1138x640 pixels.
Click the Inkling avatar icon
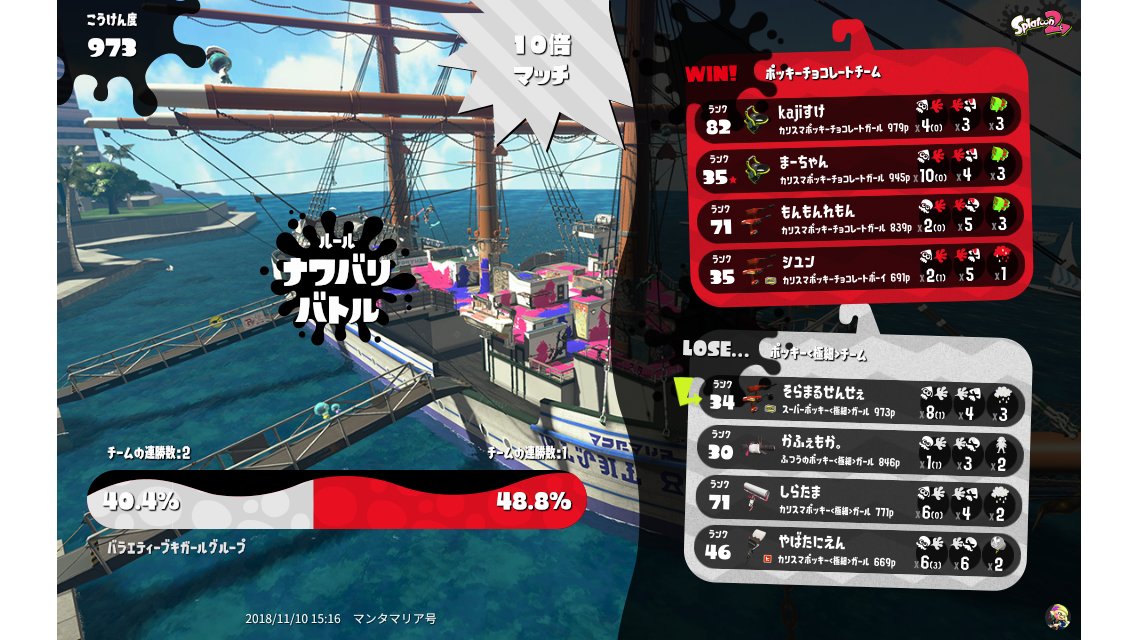[1056, 616]
